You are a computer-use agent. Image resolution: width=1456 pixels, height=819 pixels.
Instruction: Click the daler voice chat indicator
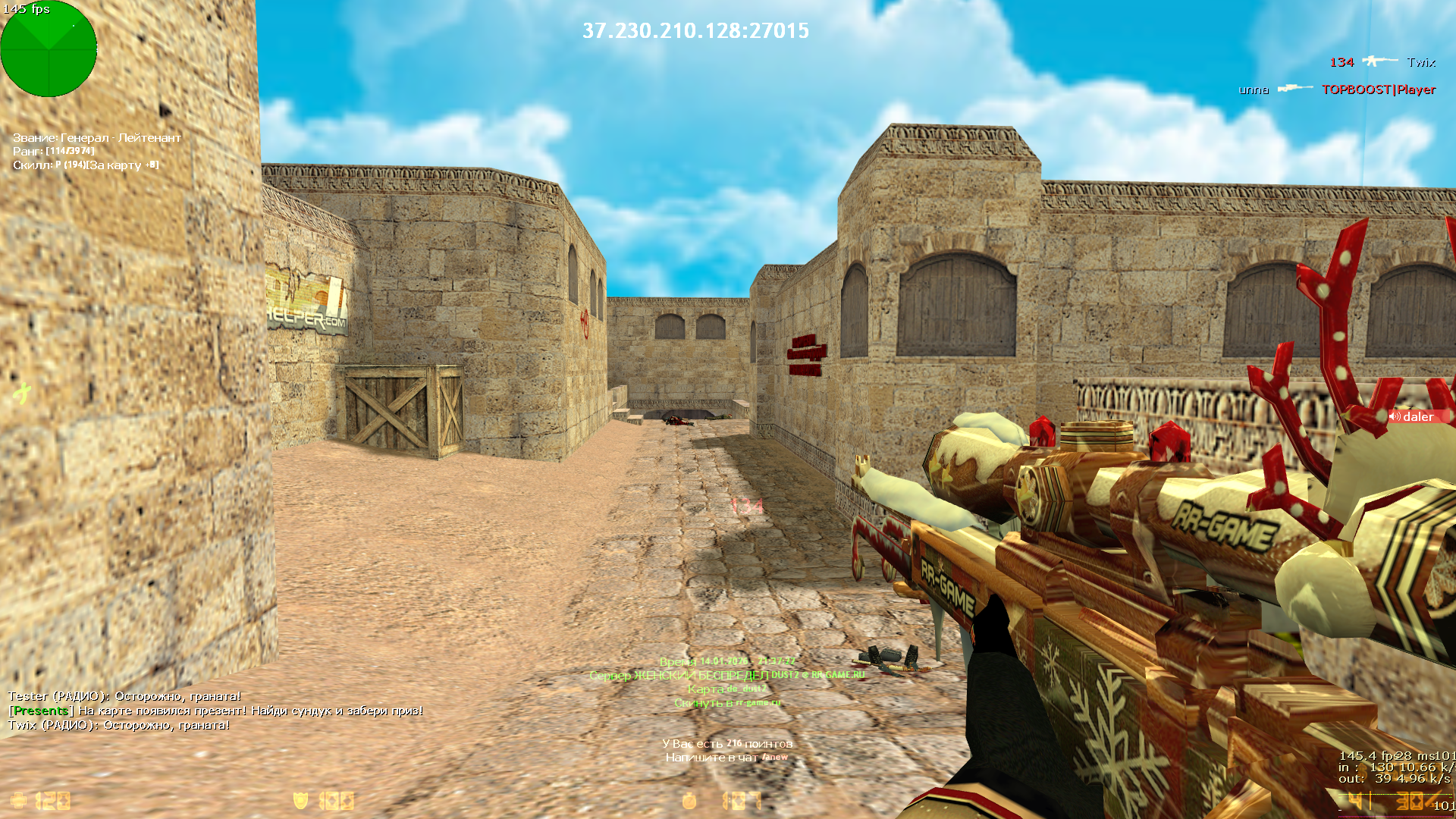point(1417,416)
